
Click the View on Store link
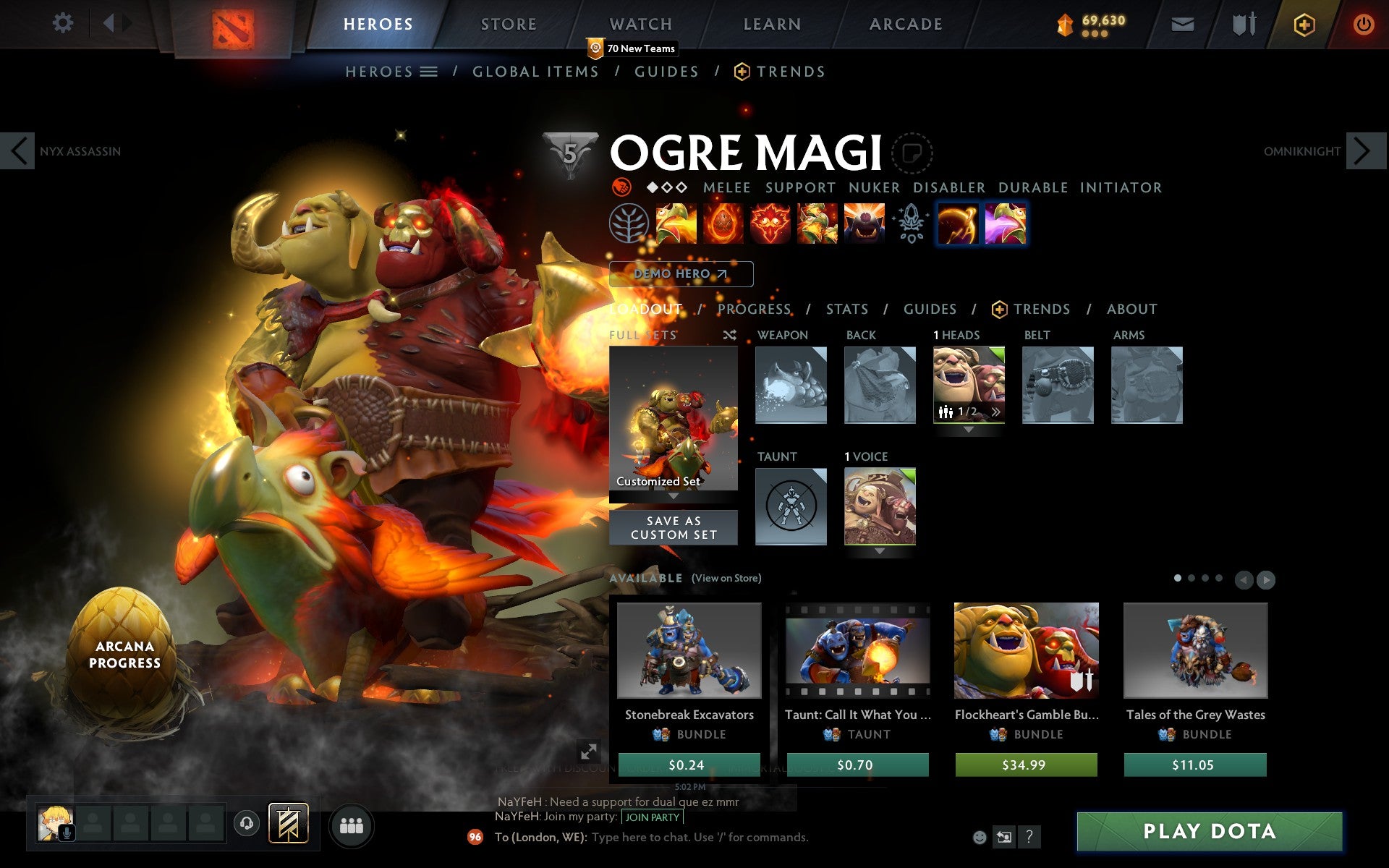[726, 579]
